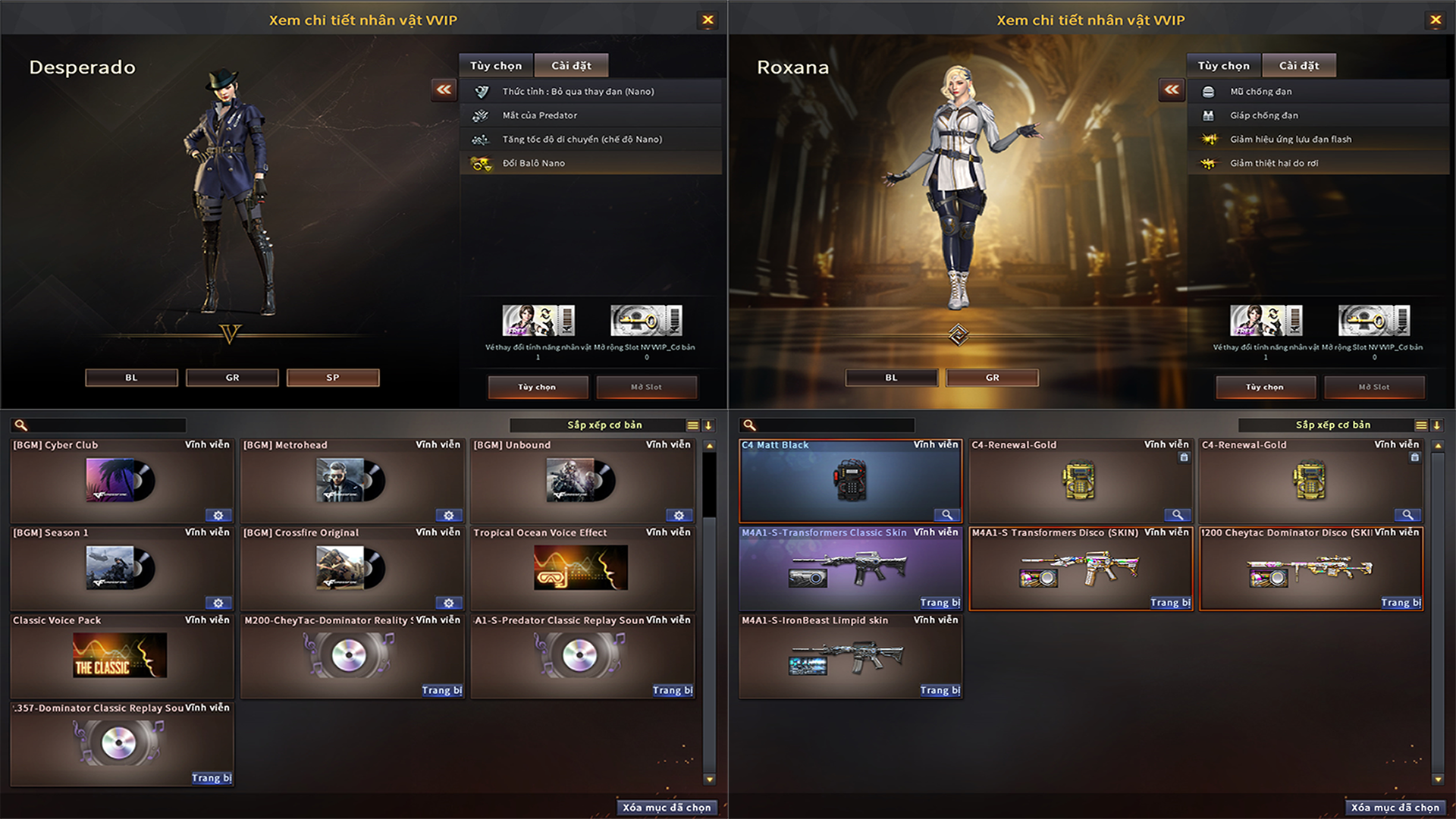Select the [BGM] Cyber Club item
The width and height of the screenshot is (1456, 819).
click(121, 482)
